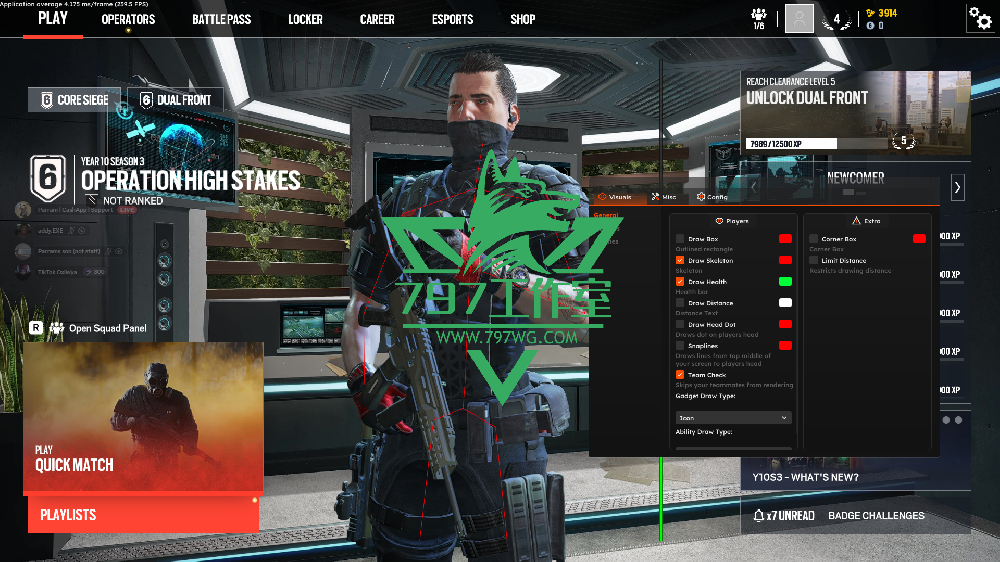Open the Career tab
Image resolution: width=1000 pixels, height=562 pixels.
pos(377,19)
